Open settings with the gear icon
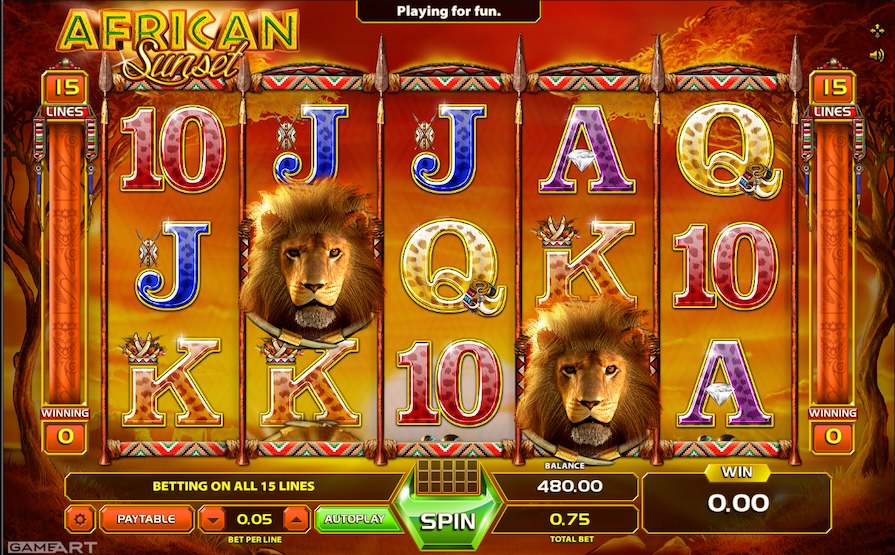 (81, 519)
